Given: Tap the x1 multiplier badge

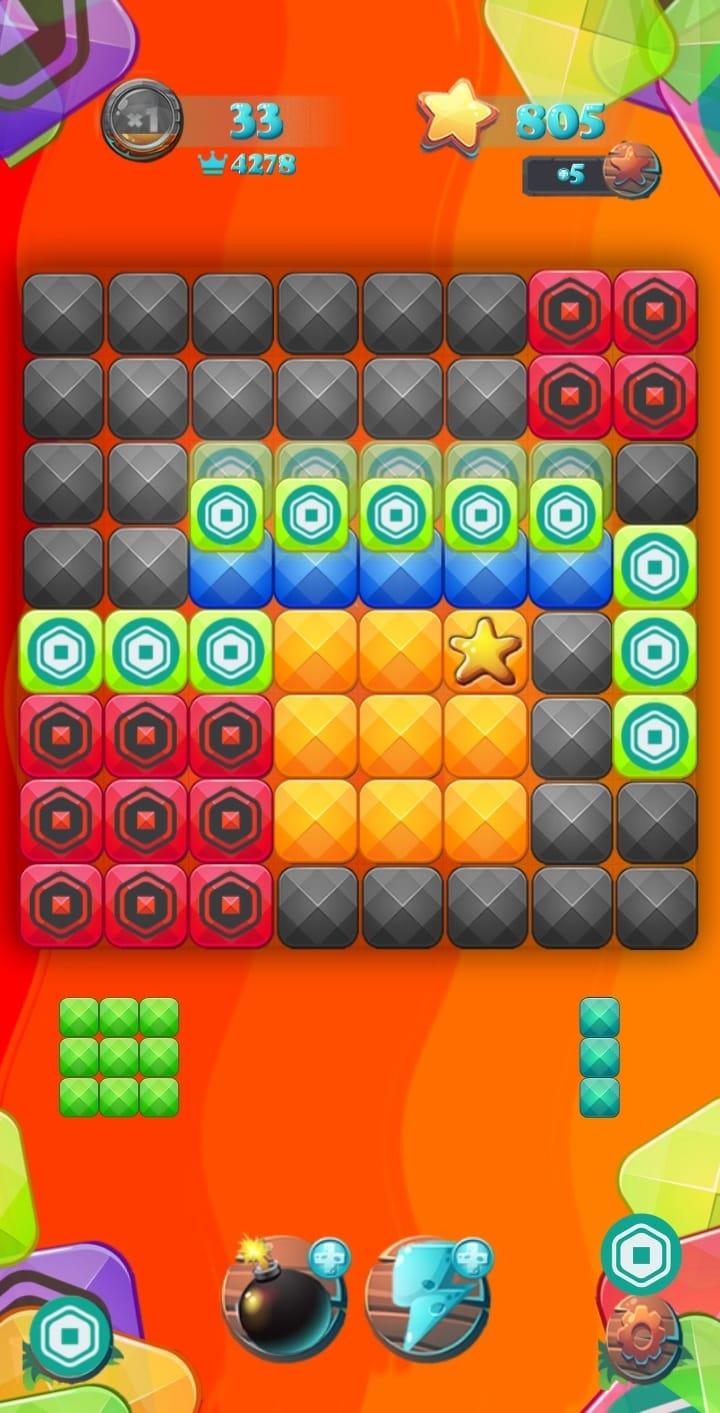Looking at the screenshot, I should click(x=143, y=119).
